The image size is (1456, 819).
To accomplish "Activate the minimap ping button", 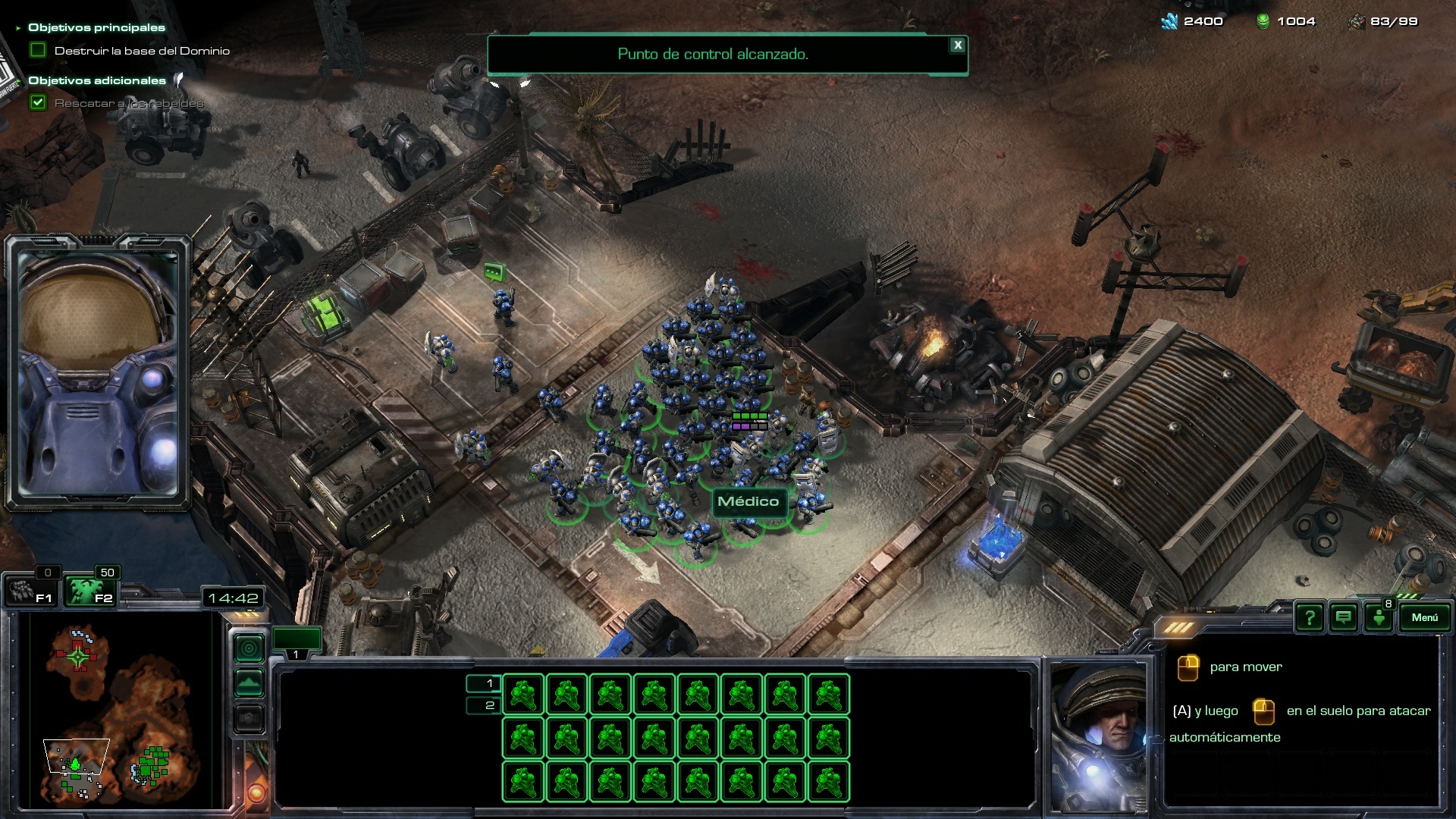I will (x=249, y=648).
